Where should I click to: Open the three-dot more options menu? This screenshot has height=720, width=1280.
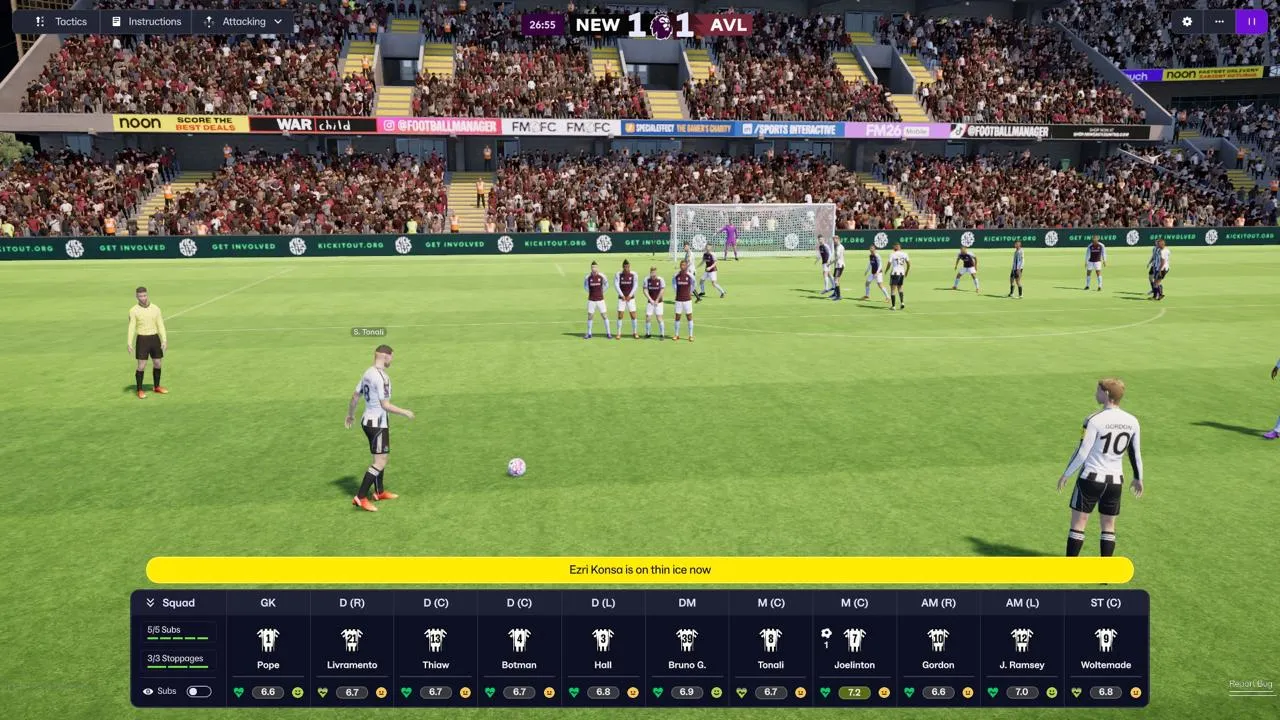click(x=1219, y=21)
